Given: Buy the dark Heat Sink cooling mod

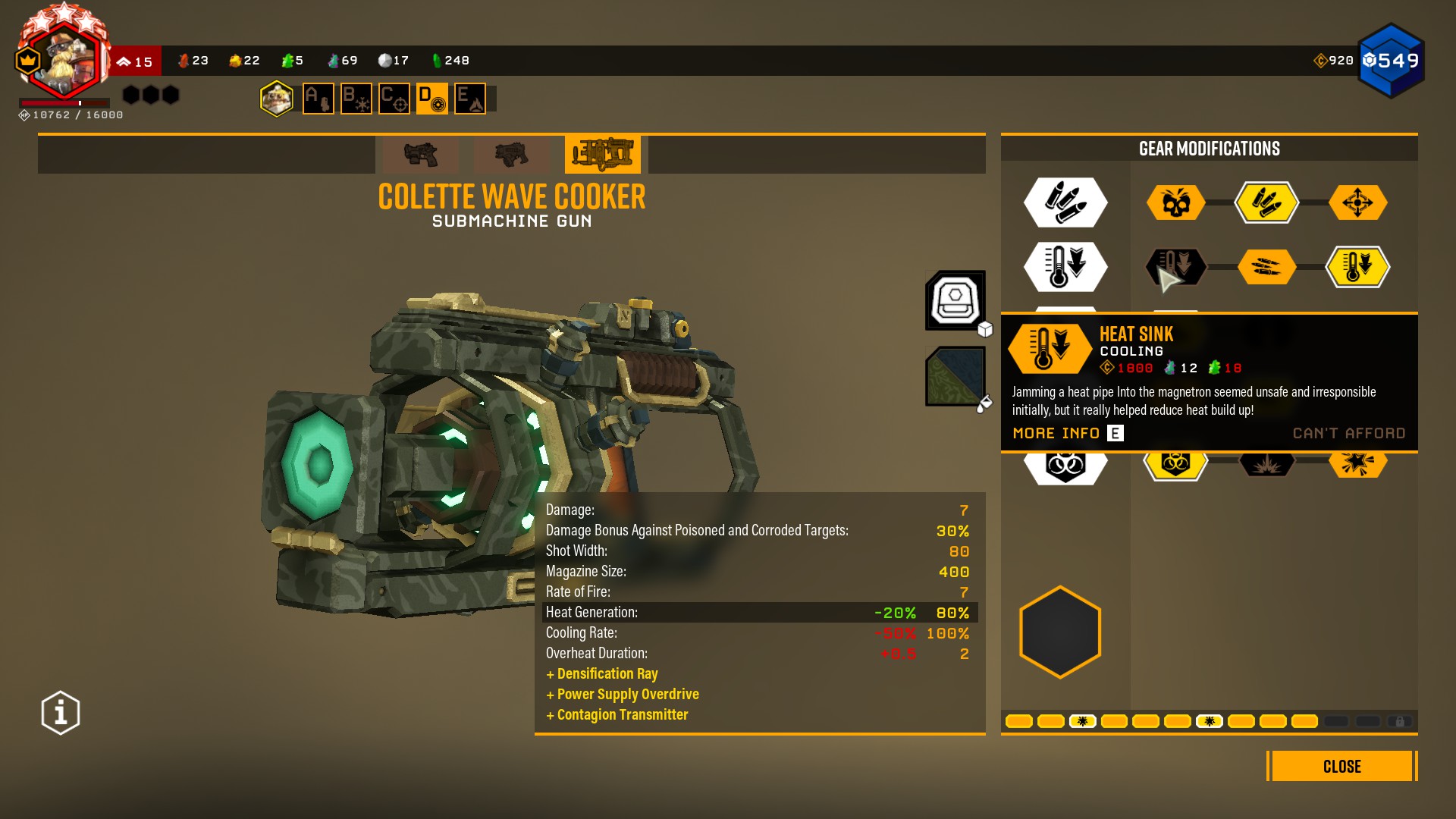Looking at the screenshot, I should point(1175,267).
